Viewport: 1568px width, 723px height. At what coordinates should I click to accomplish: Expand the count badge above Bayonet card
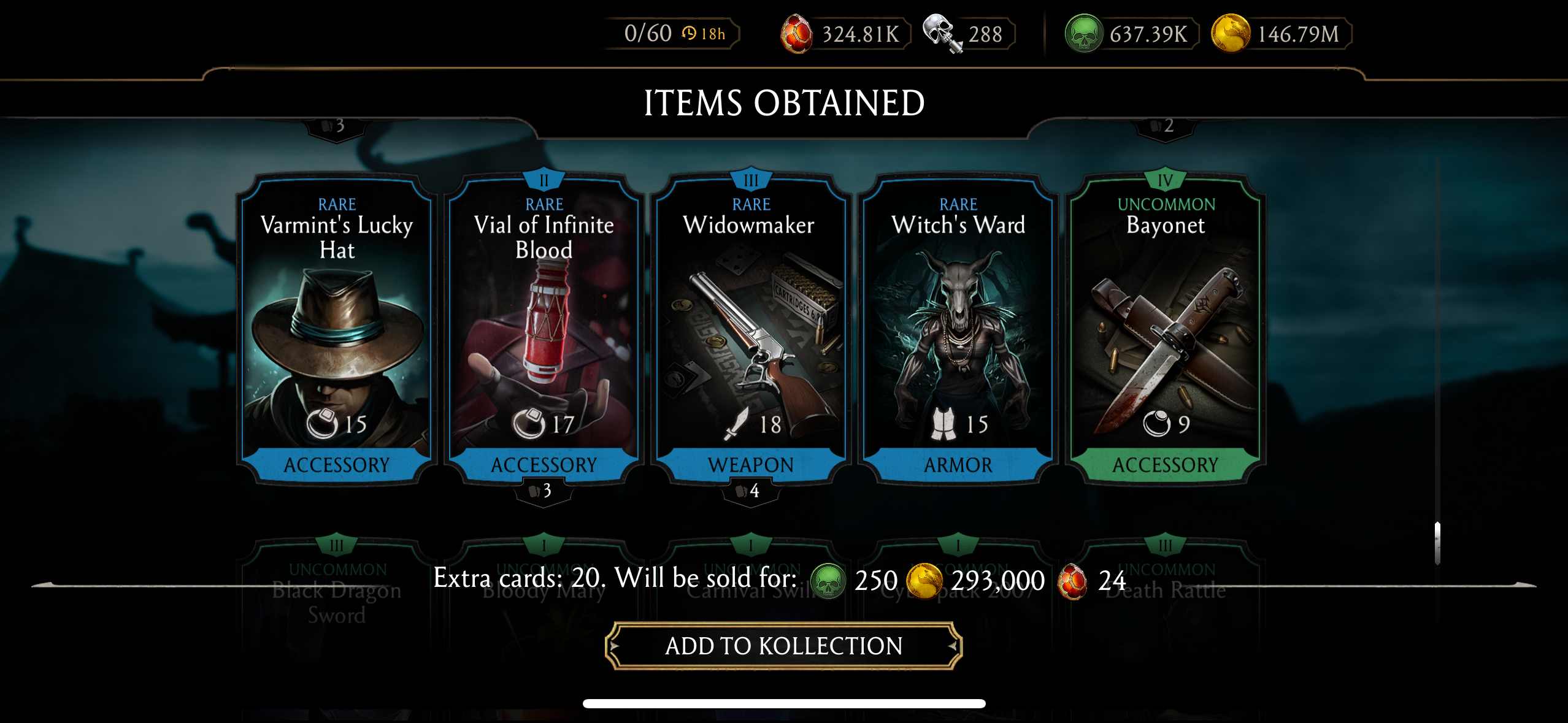(x=1165, y=126)
